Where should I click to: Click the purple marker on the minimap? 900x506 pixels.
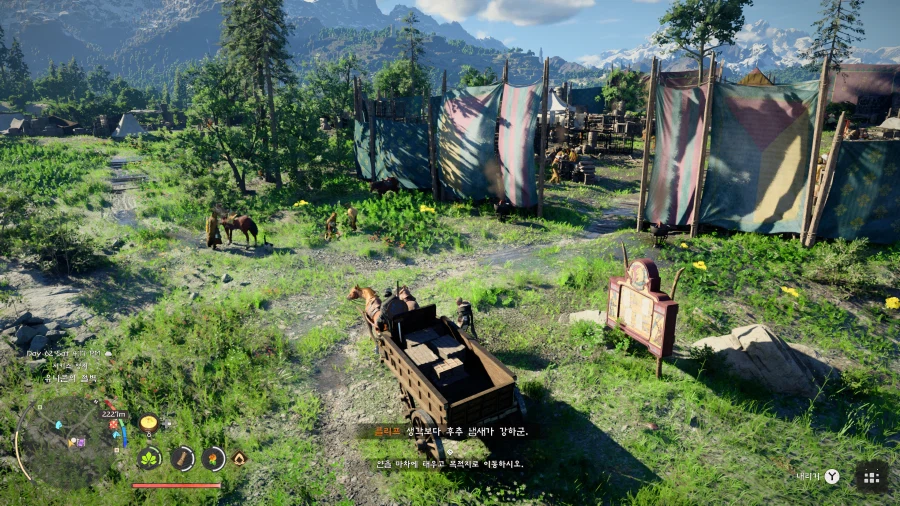80,442
